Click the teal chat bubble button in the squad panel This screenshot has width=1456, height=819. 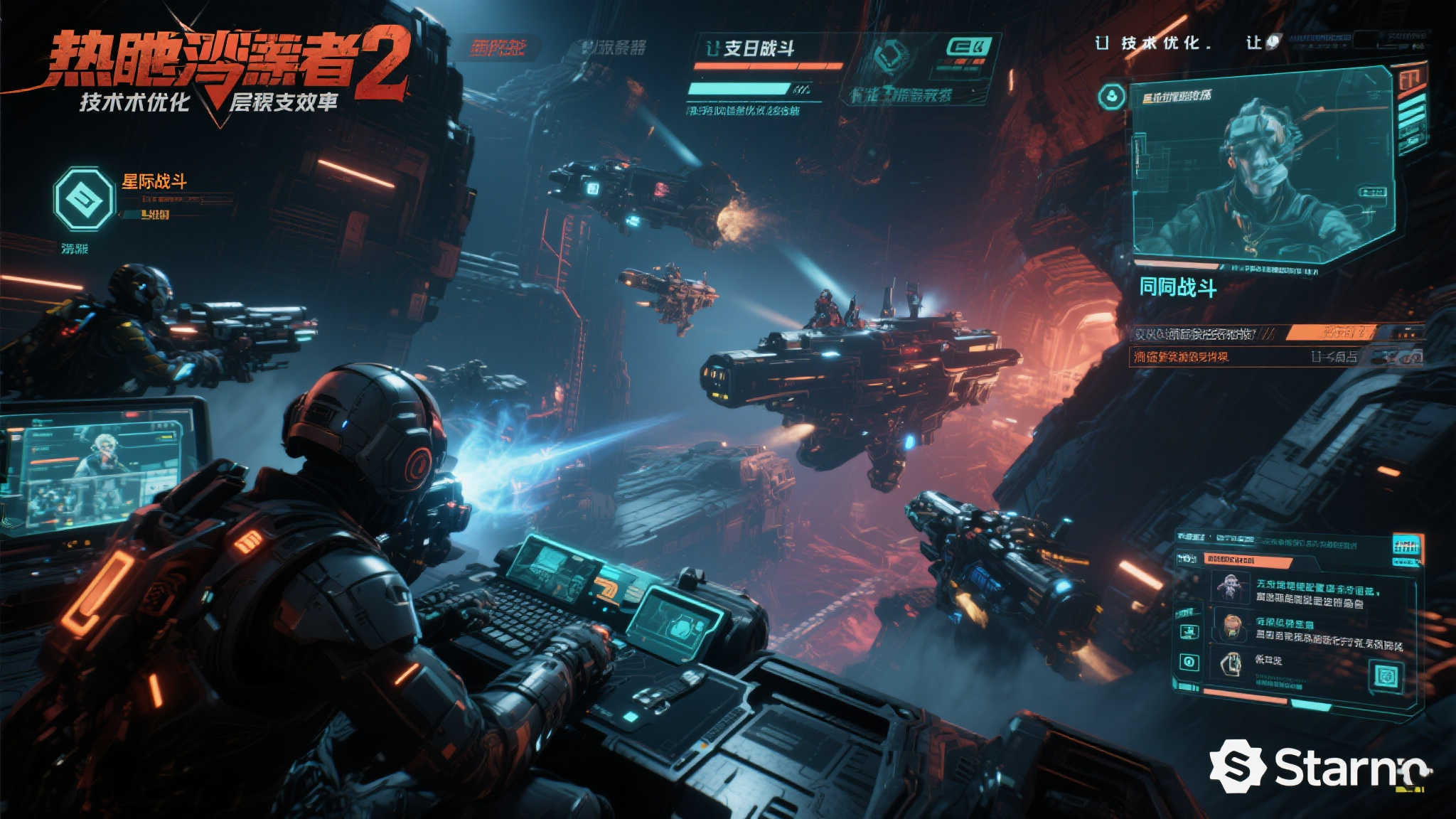tap(1386, 675)
